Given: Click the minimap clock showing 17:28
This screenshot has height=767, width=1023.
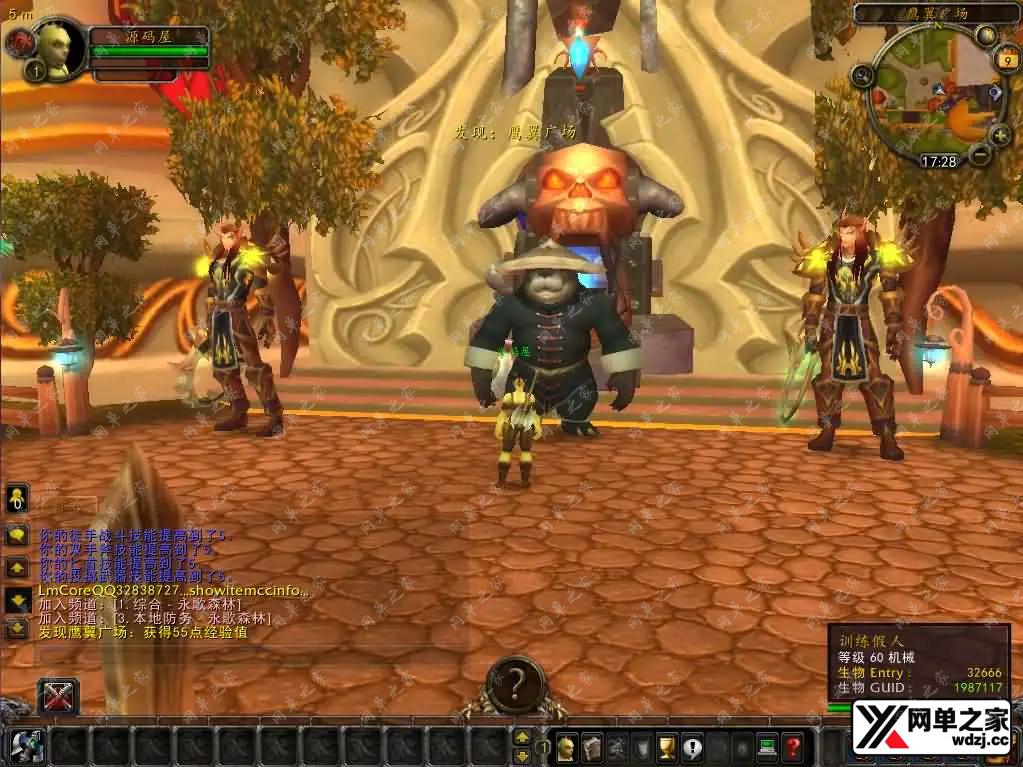Looking at the screenshot, I should 938,160.
